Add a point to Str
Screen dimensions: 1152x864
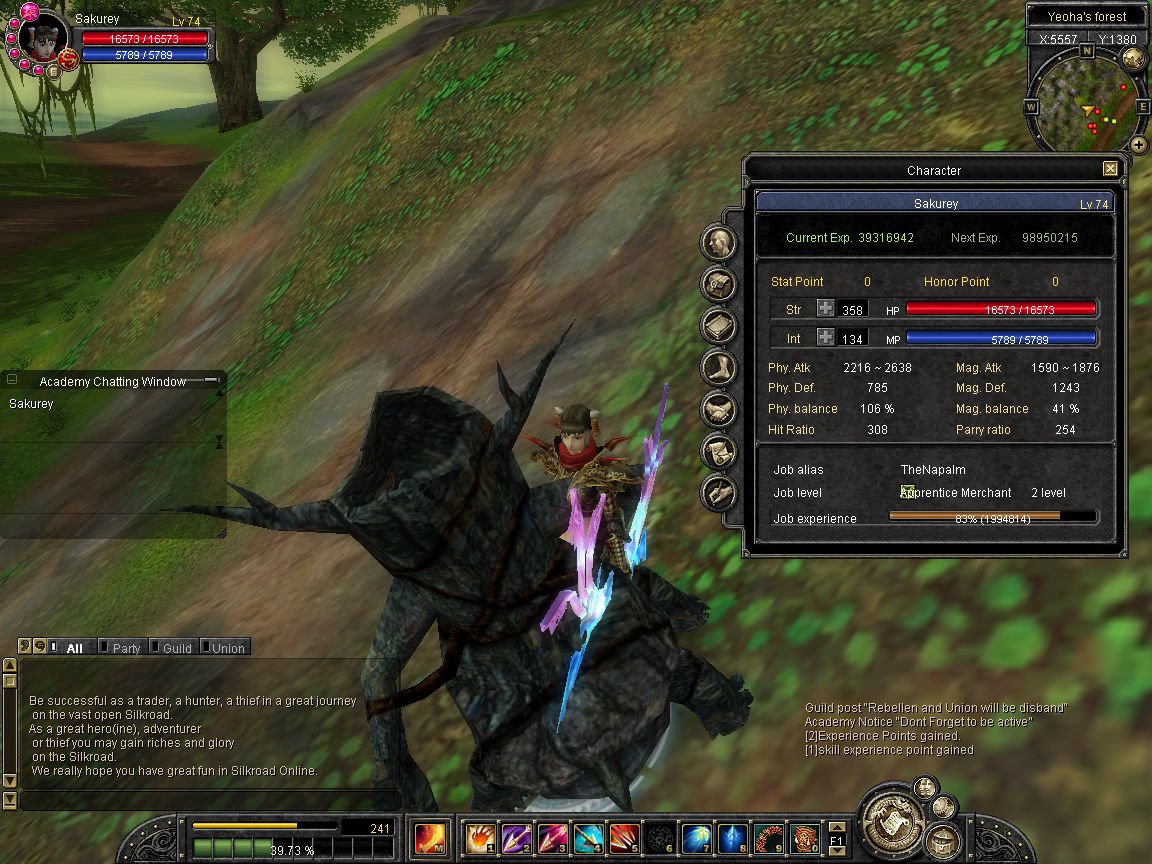coord(825,310)
